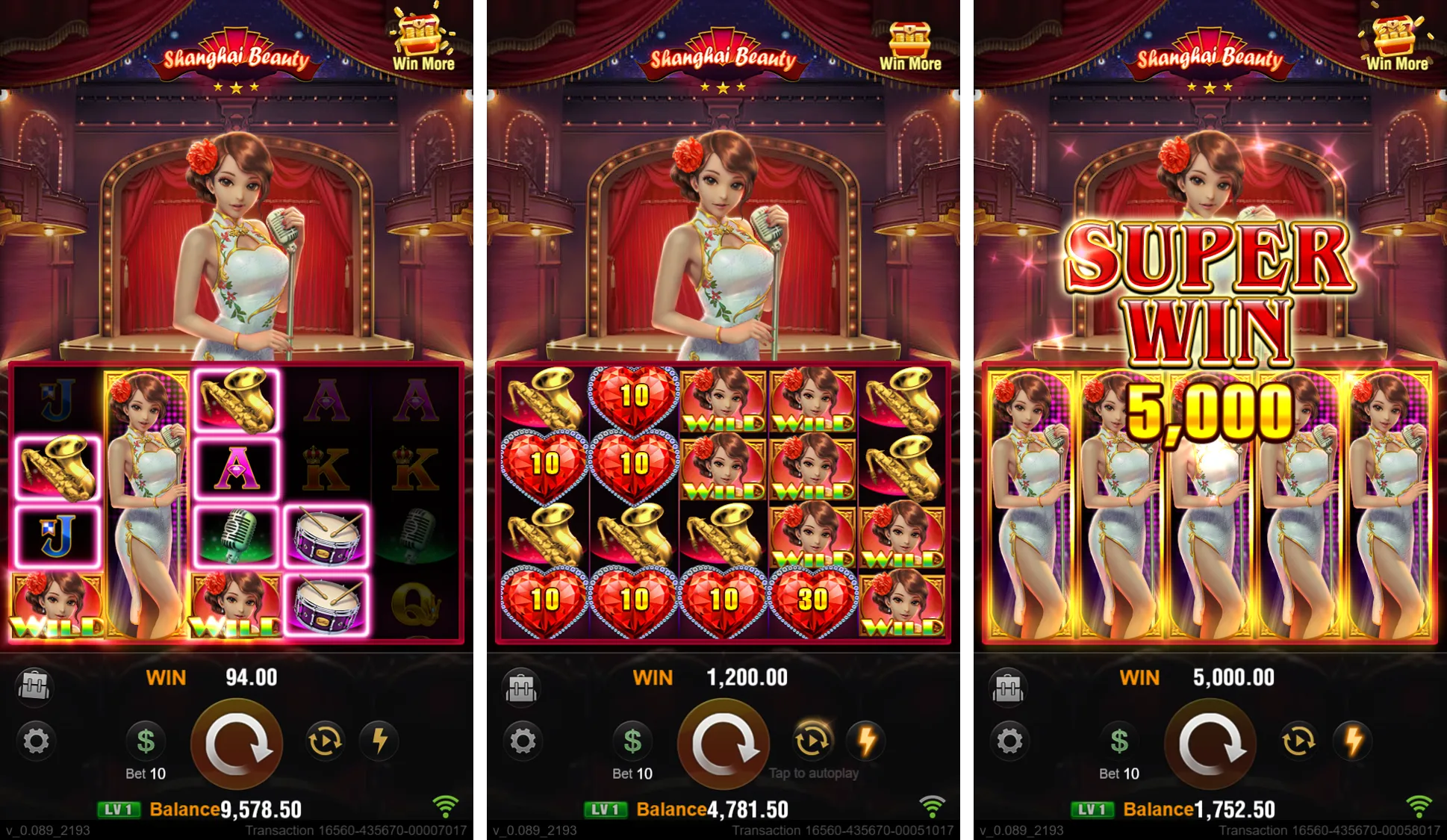
Task: Select the Bet 10 dollar button beside 1,200.00 spin
Action: tap(632, 741)
